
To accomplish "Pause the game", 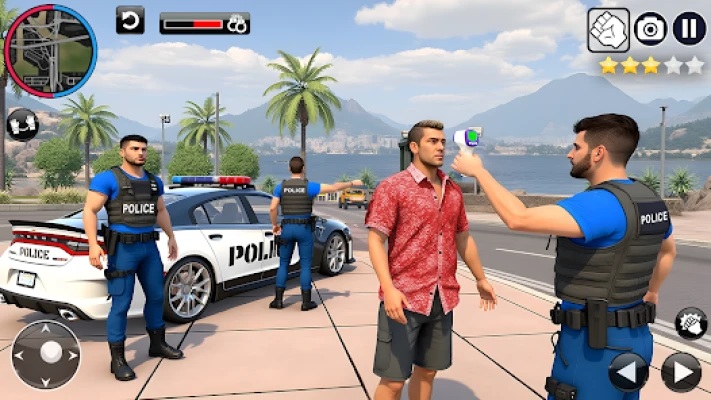I will [688, 28].
